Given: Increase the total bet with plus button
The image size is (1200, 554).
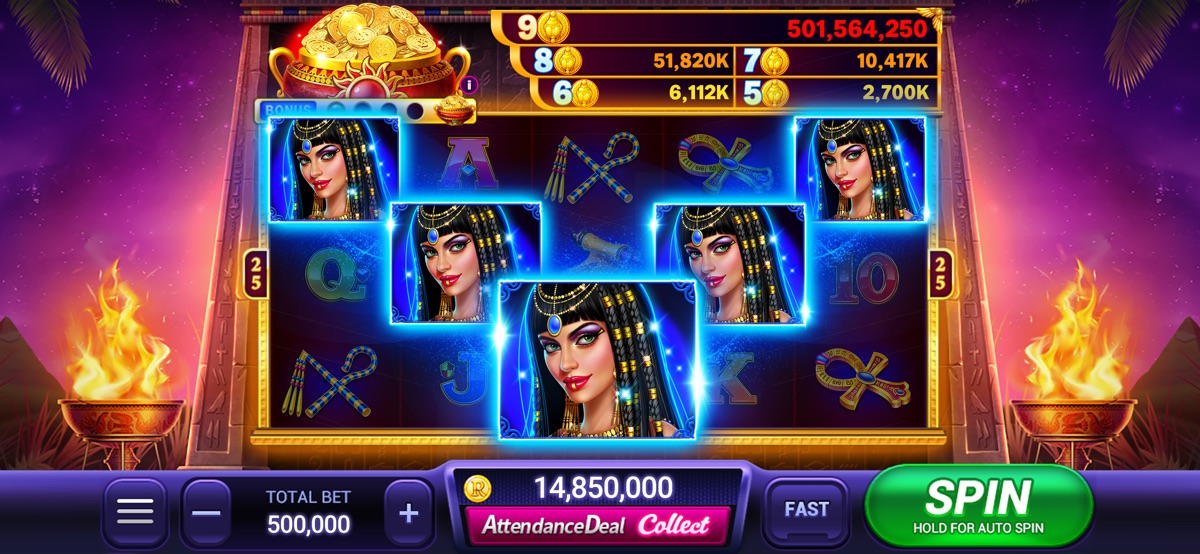Looking at the screenshot, I should (x=408, y=513).
